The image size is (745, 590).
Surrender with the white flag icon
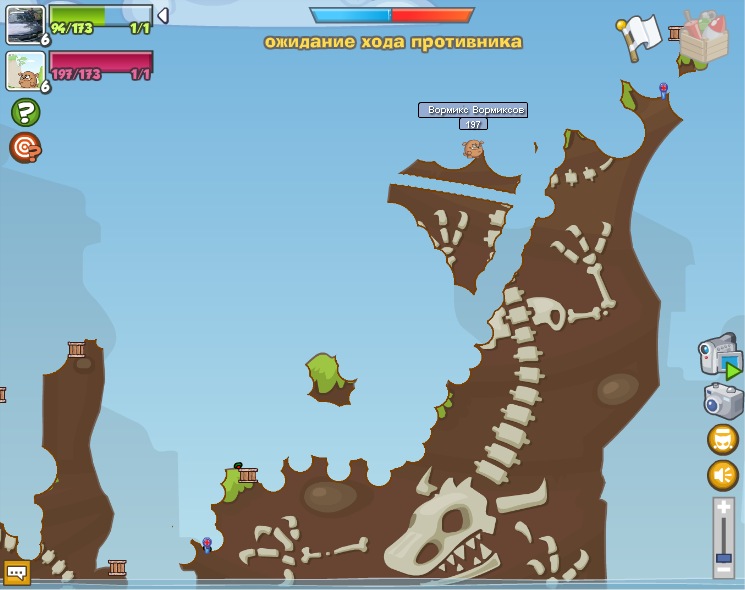click(x=641, y=35)
